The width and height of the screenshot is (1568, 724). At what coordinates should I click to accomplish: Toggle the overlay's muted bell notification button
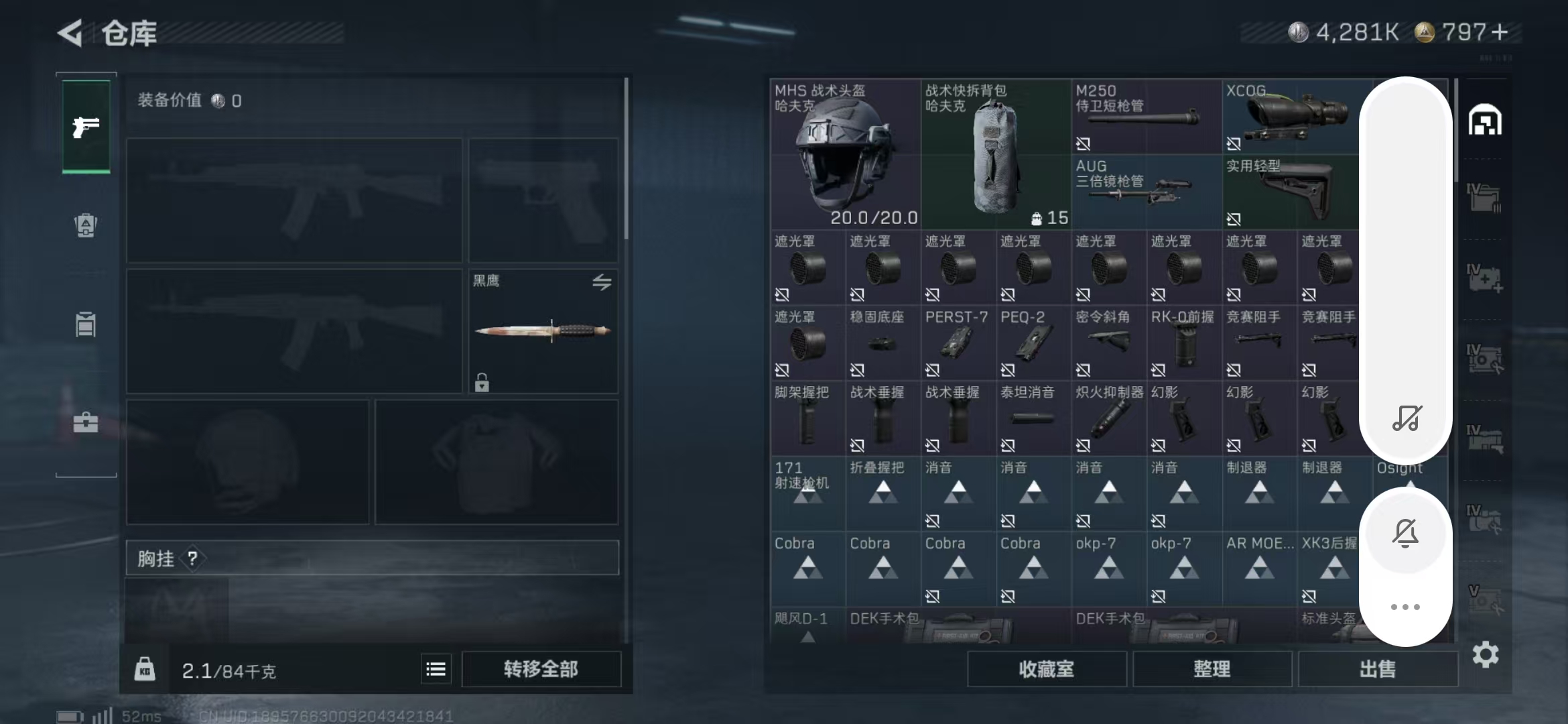1405,533
